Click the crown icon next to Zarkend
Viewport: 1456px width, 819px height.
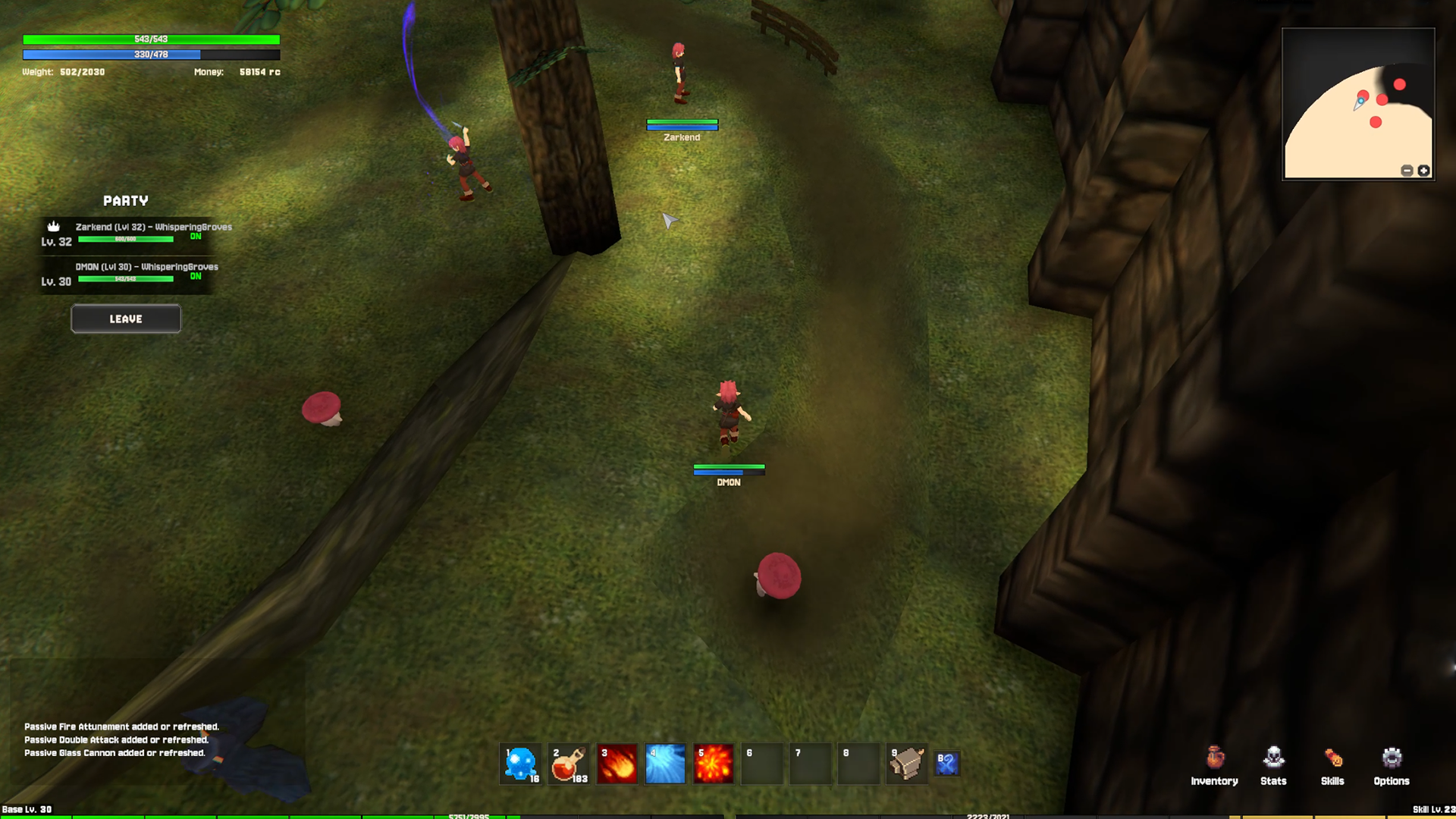click(52, 226)
